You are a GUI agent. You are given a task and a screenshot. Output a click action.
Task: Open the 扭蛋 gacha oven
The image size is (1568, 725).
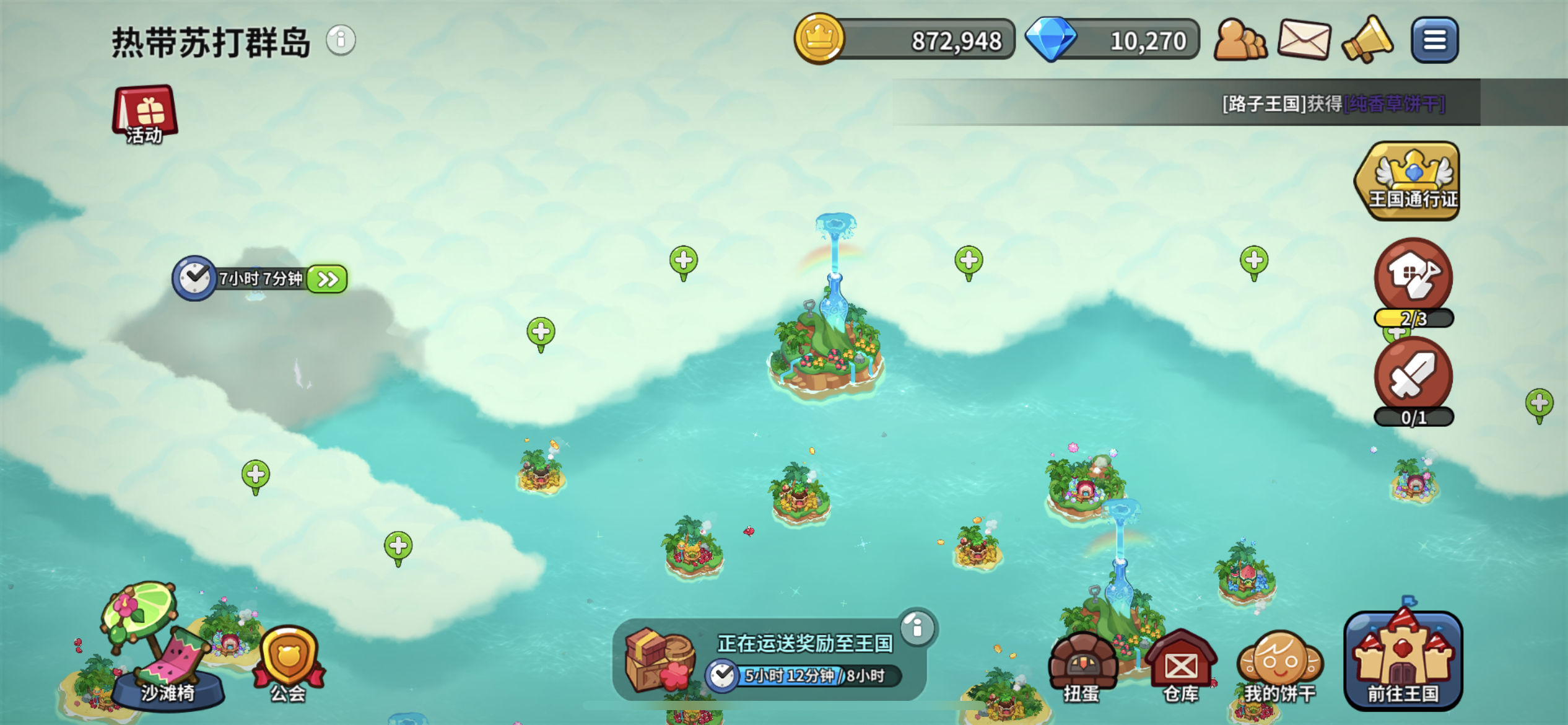click(x=1082, y=667)
